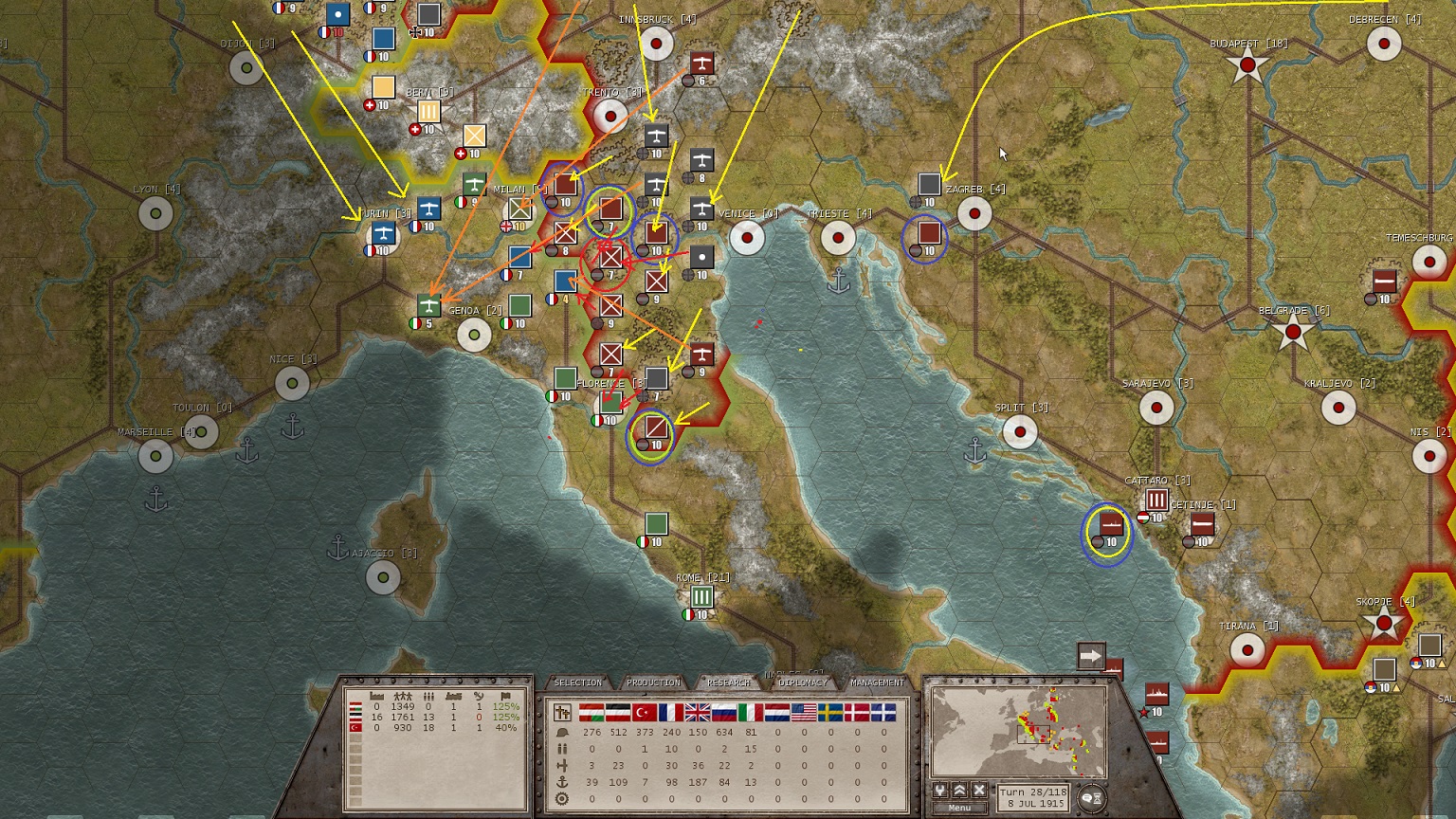Viewport: 1456px width, 819px height.
Task: Click the wrench icon left of the Menu button
Action: 940,790
